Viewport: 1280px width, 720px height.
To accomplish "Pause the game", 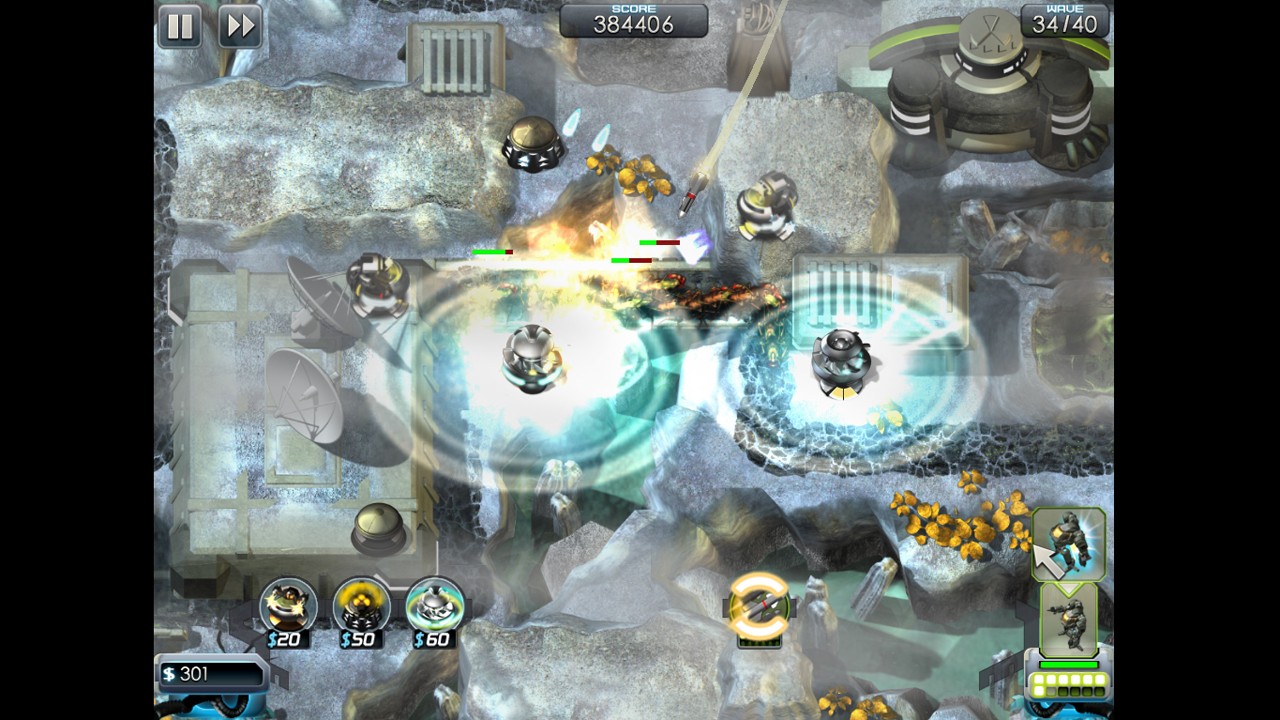I will 180,26.
